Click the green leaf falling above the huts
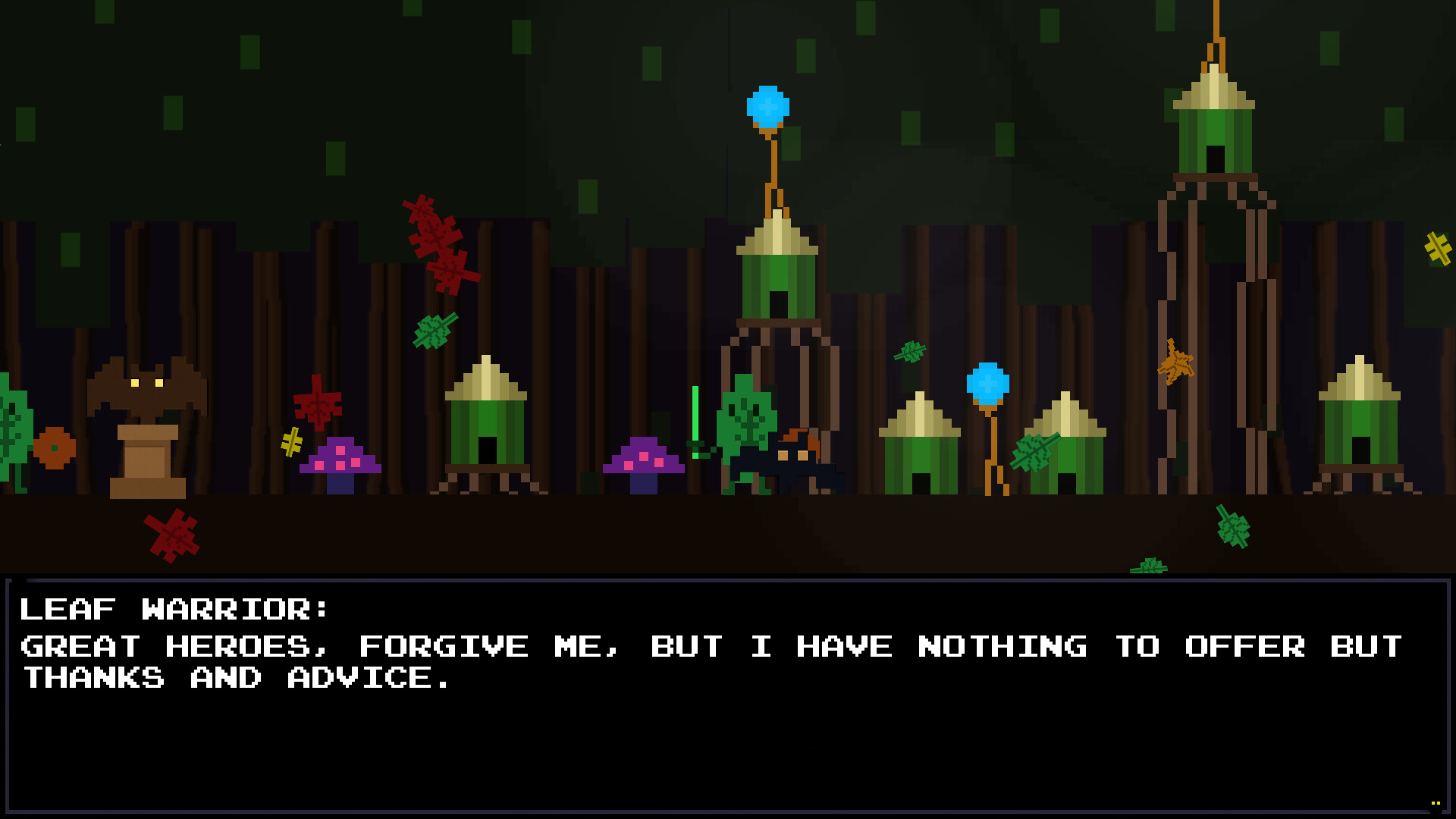 (910, 351)
